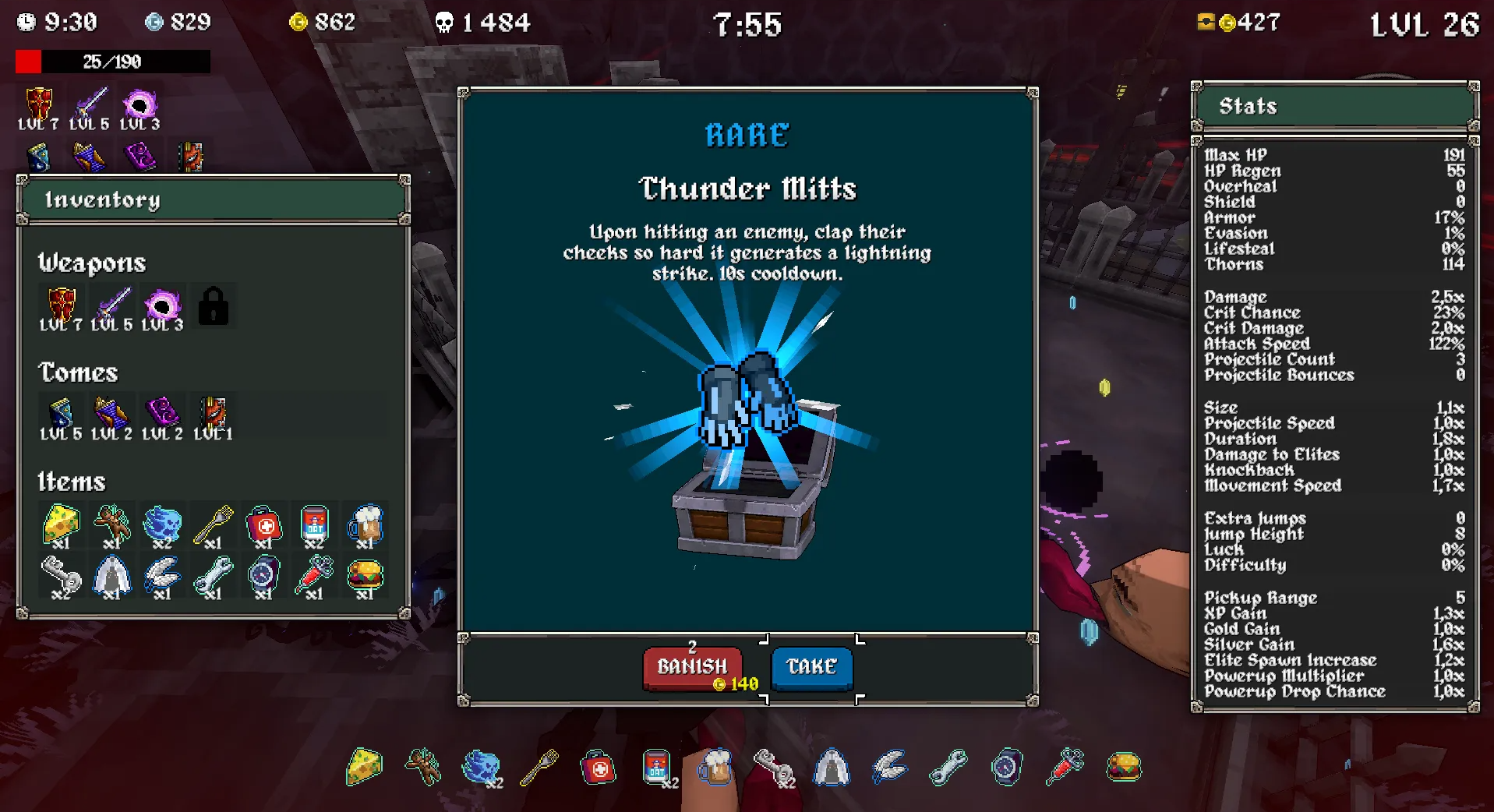Select the red shield weapon in Inventory panel
The height and width of the screenshot is (812, 1494).
click(62, 305)
